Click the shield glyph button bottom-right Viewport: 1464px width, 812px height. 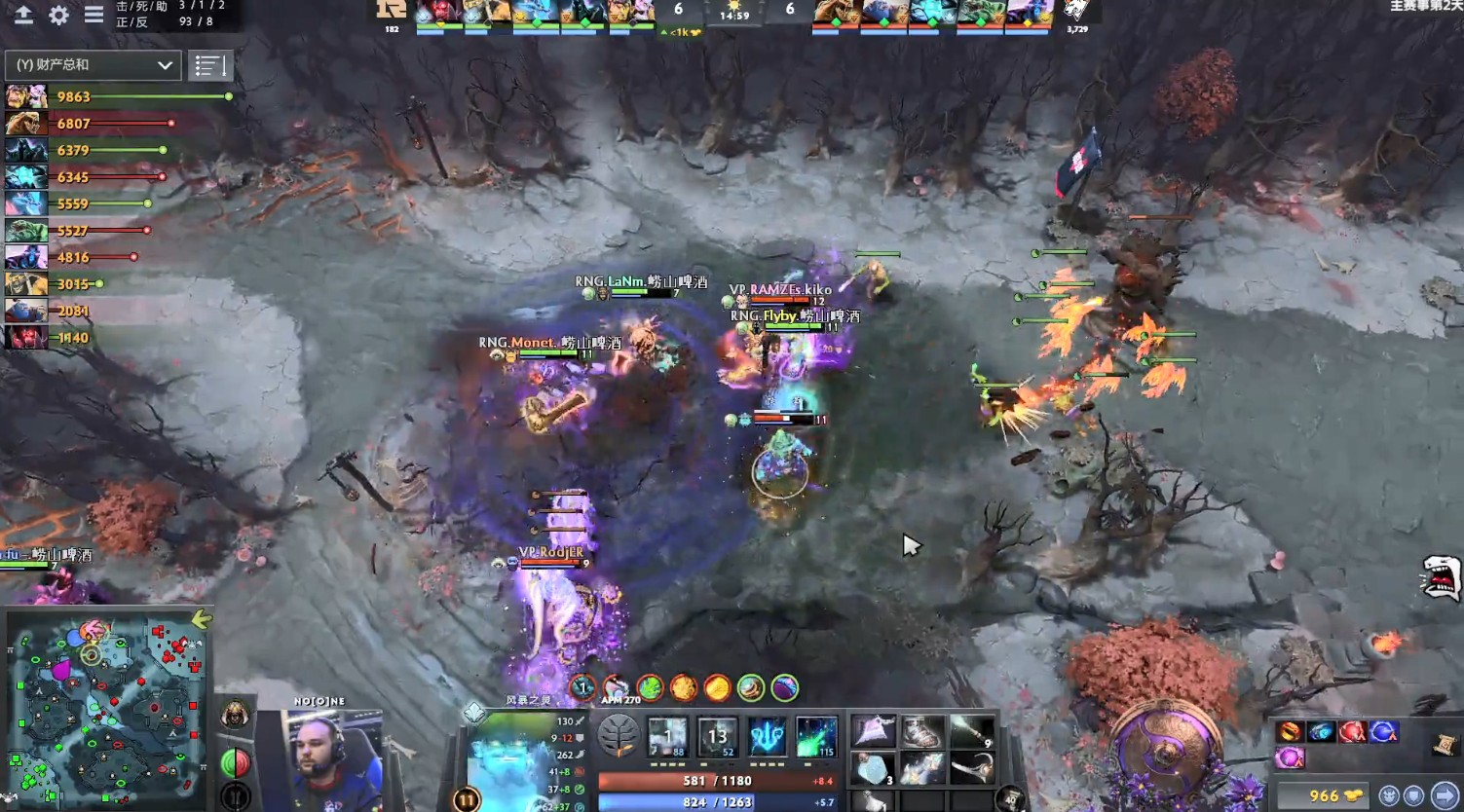[x=1413, y=795]
